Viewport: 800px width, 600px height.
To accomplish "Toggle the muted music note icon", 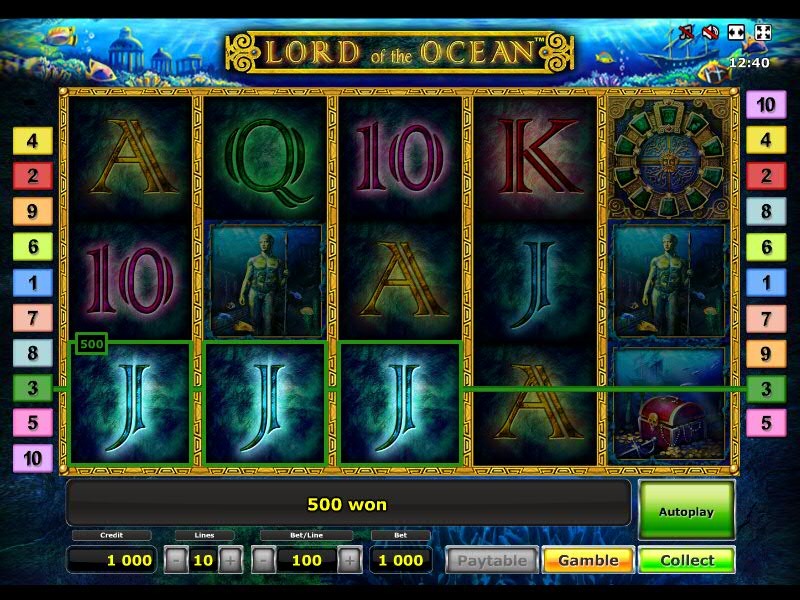I will [686, 33].
